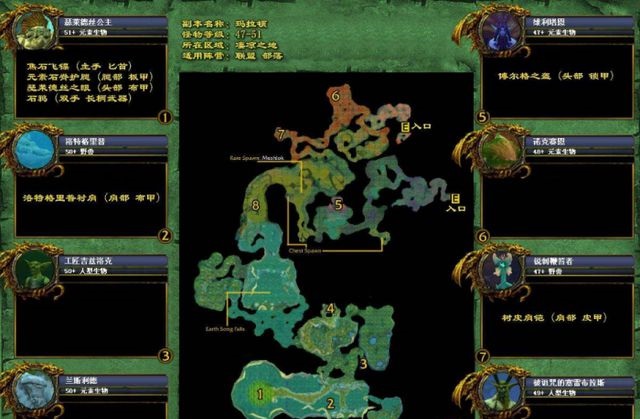Choose the goblin Tinkerer Gizlock portrait
Viewport: 640px width, 419px height.
pos(32,270)
